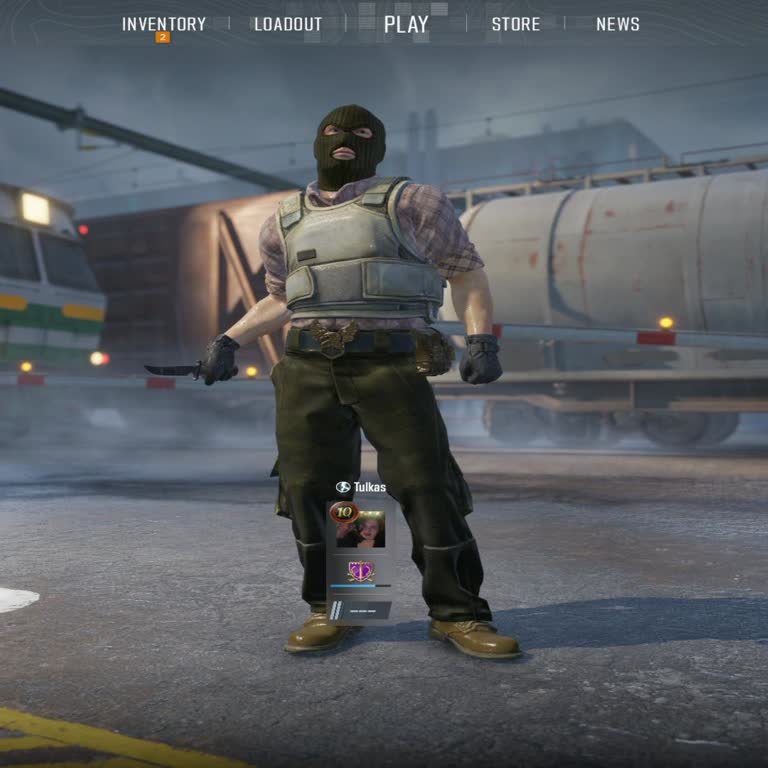Select the purple service medal badge
Image resolution: width=768 pixels, height=768 pixels.
[360, 571]
